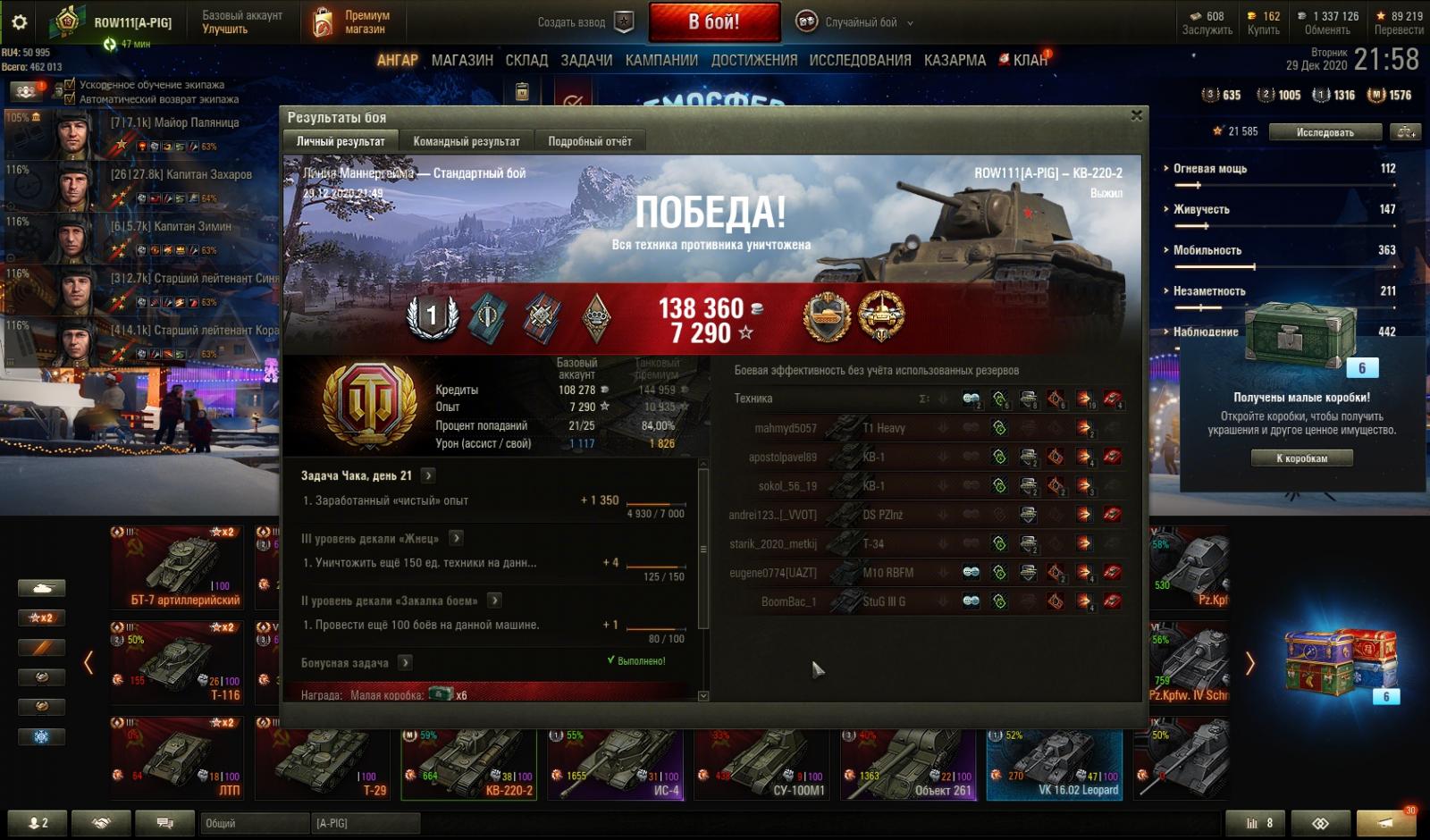Start battle with the В бой! button

[713, 22]
